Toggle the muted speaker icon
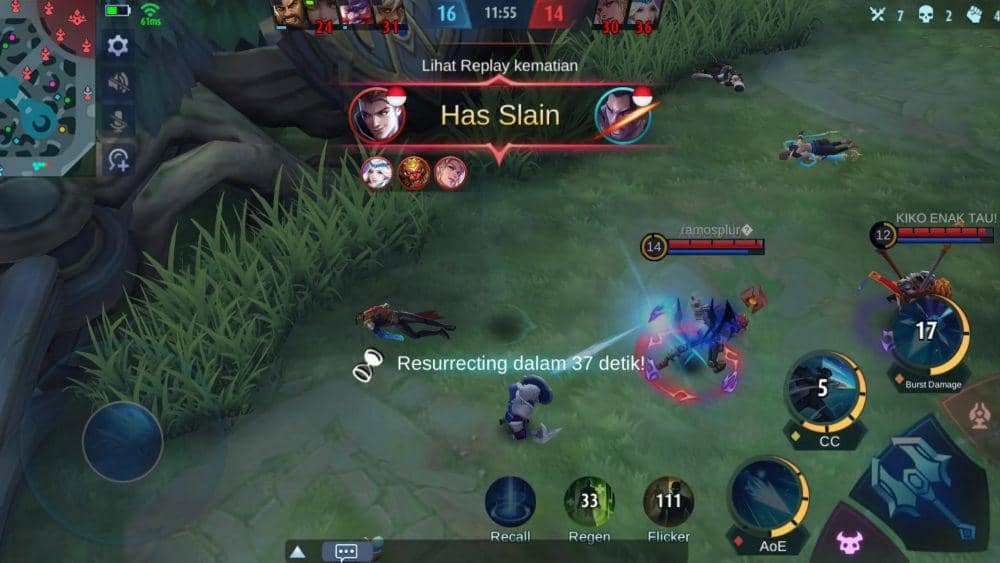Viewport: 1000px width, 563px height. click(118, 83)
